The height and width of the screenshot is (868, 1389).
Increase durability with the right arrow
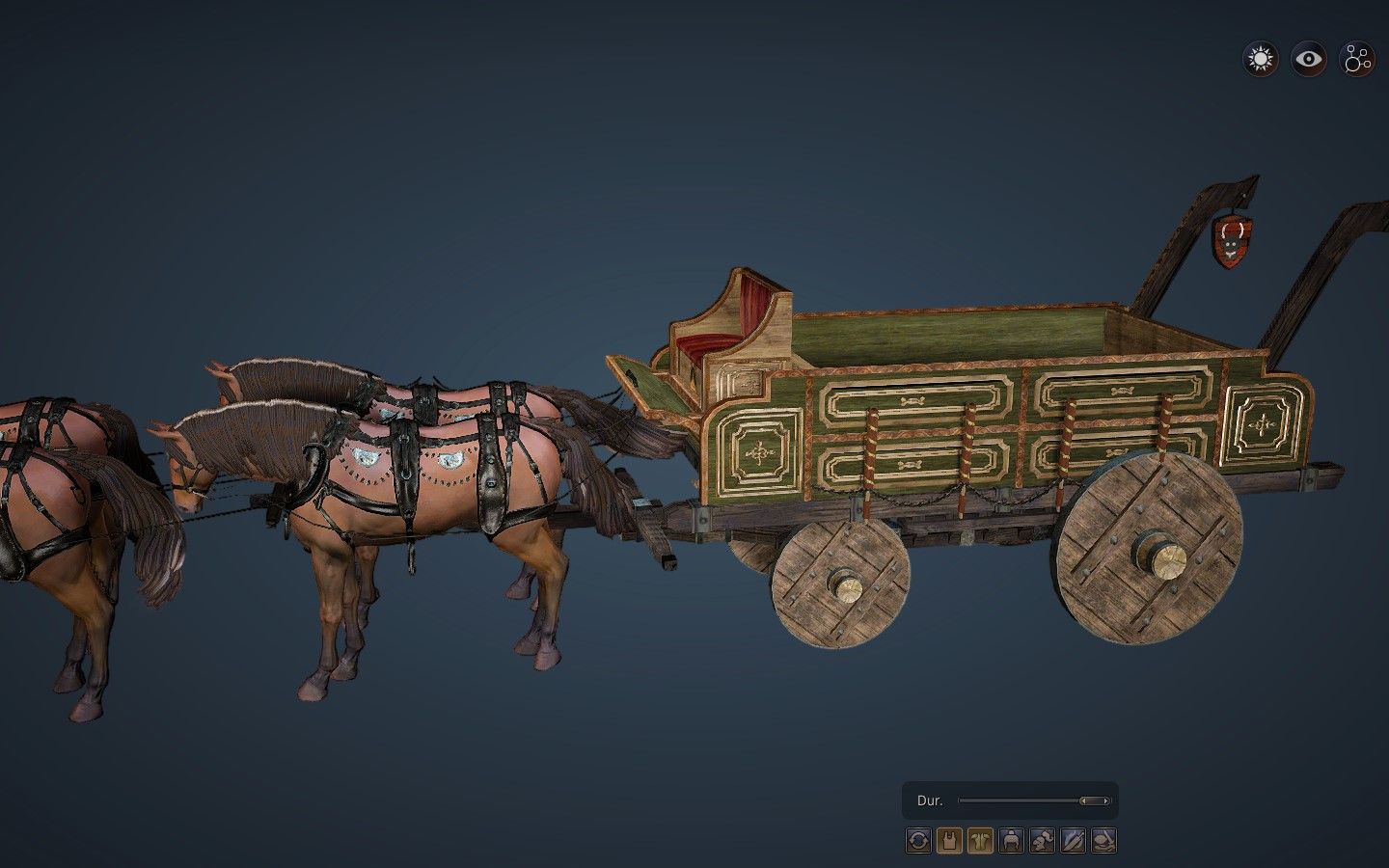[x=1105, y=800]
